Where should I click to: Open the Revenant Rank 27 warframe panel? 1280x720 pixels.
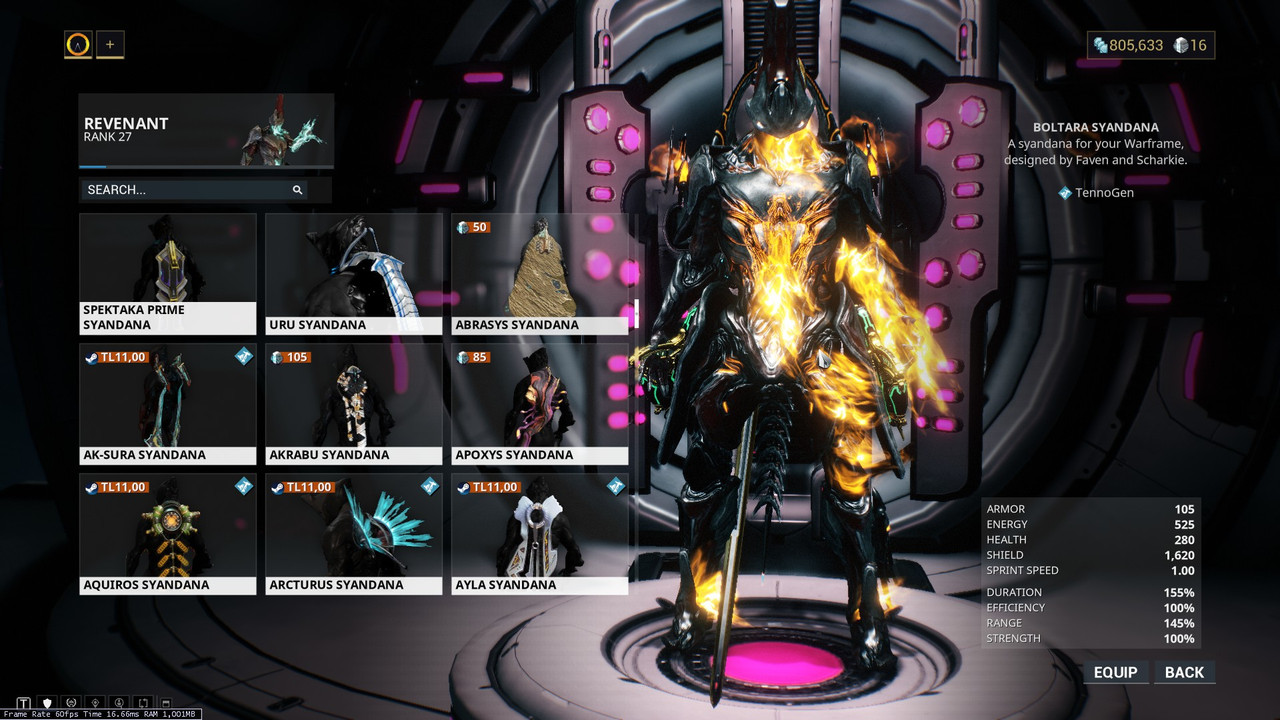[206, 131]
